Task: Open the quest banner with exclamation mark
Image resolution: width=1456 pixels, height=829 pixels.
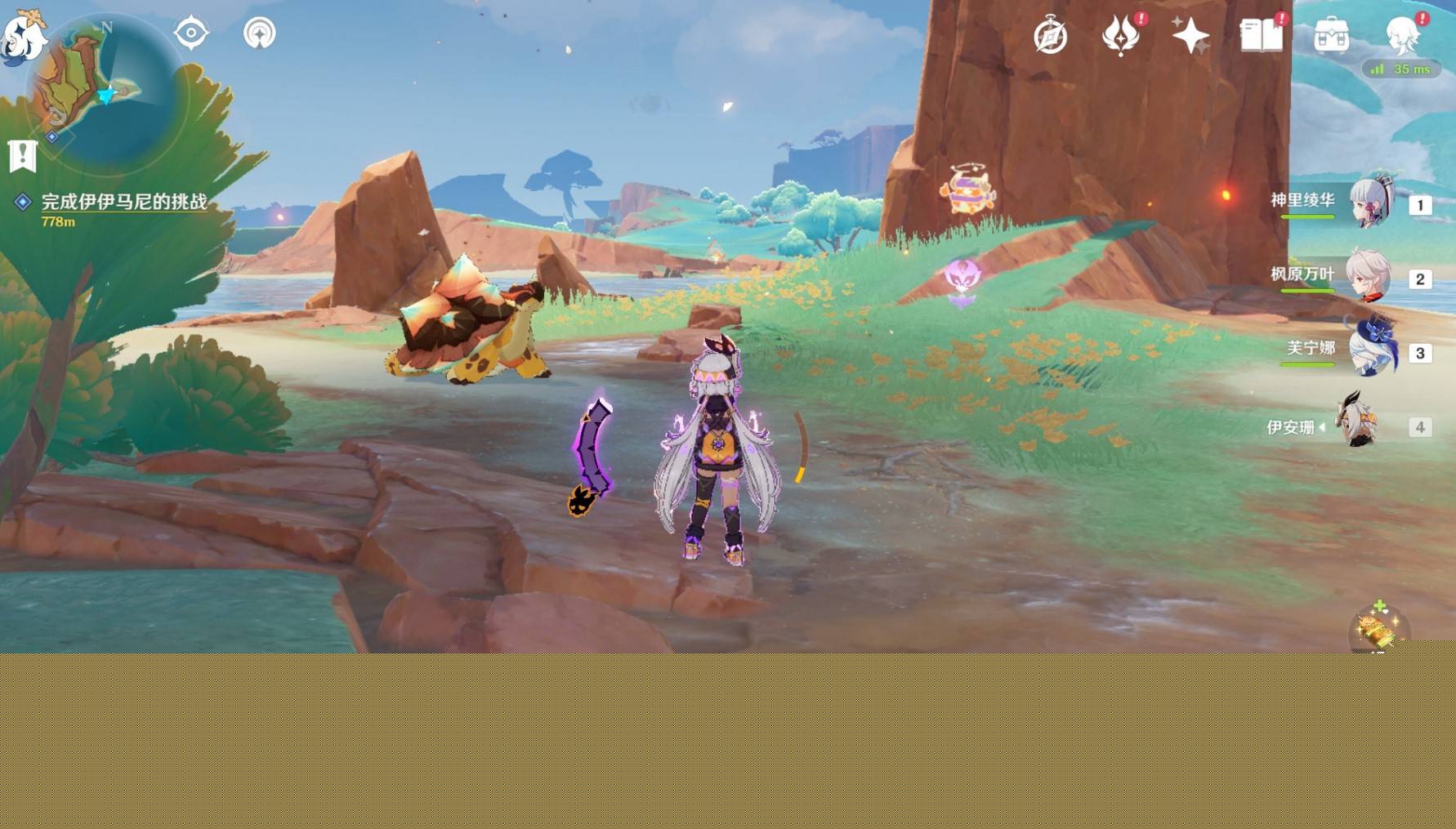Action: (23, 155)
